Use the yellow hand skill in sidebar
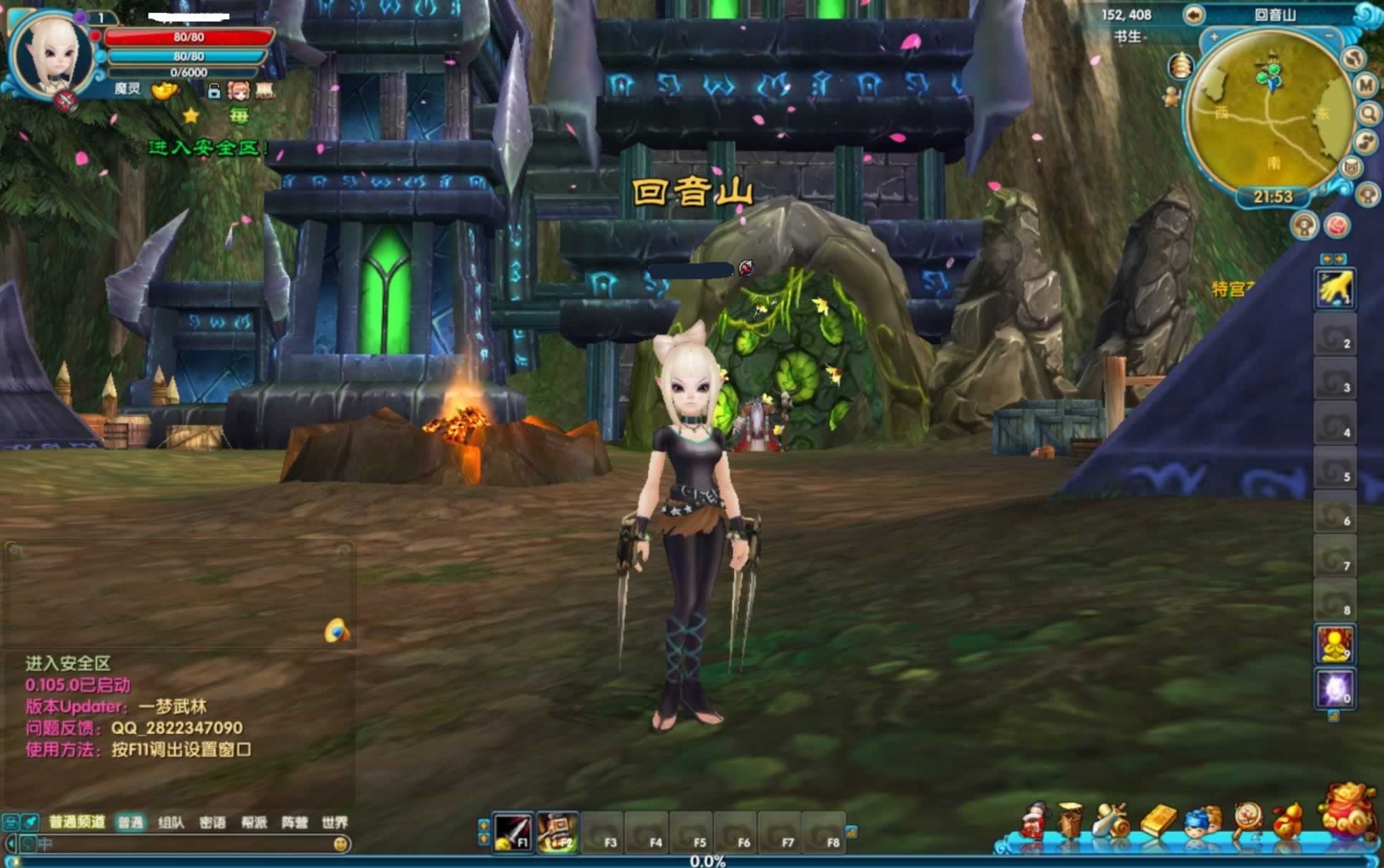The width and height of the screenshot is (1384, 868). 1335,288
